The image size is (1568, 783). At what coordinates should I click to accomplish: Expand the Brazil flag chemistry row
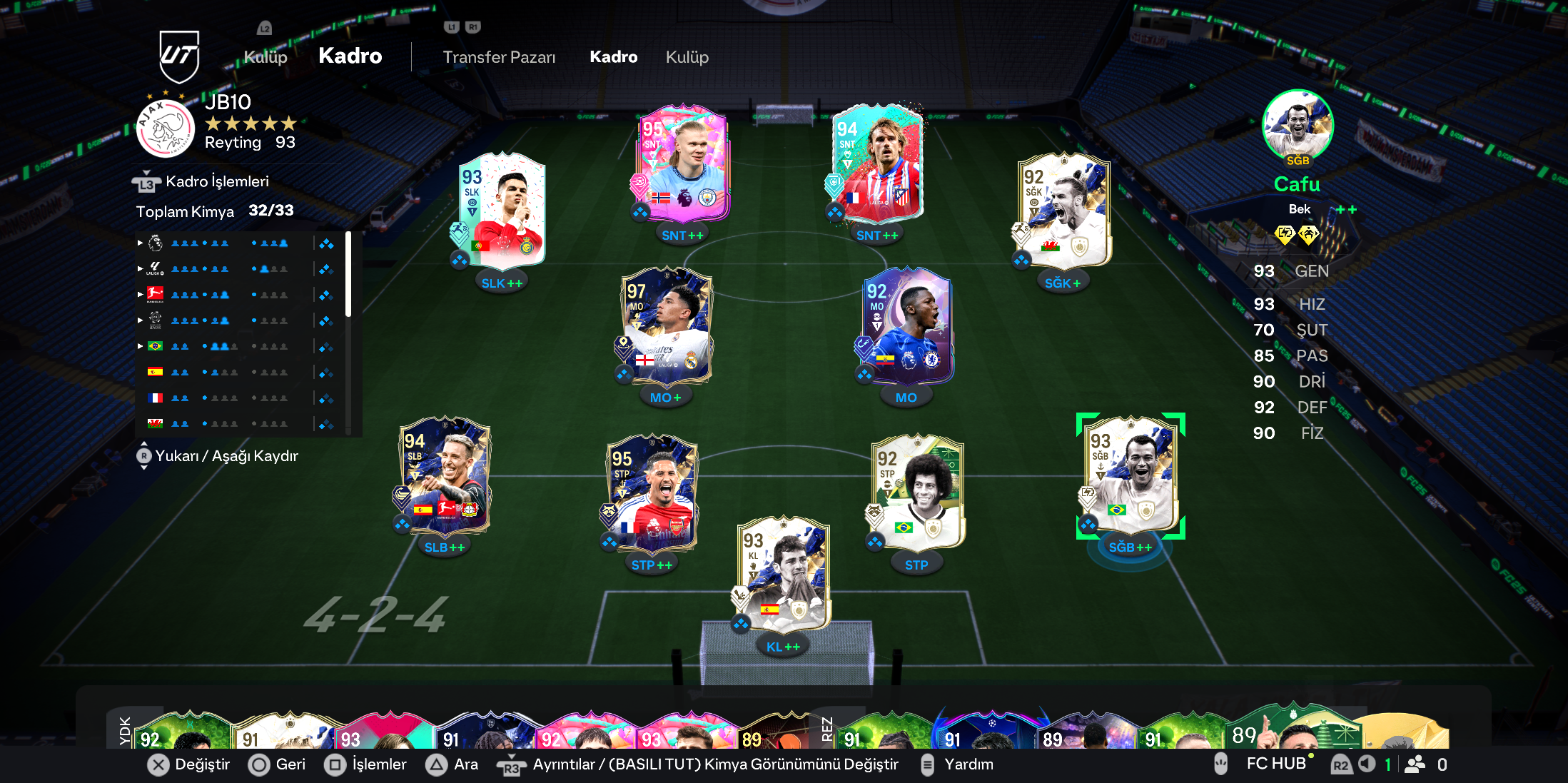141,346
